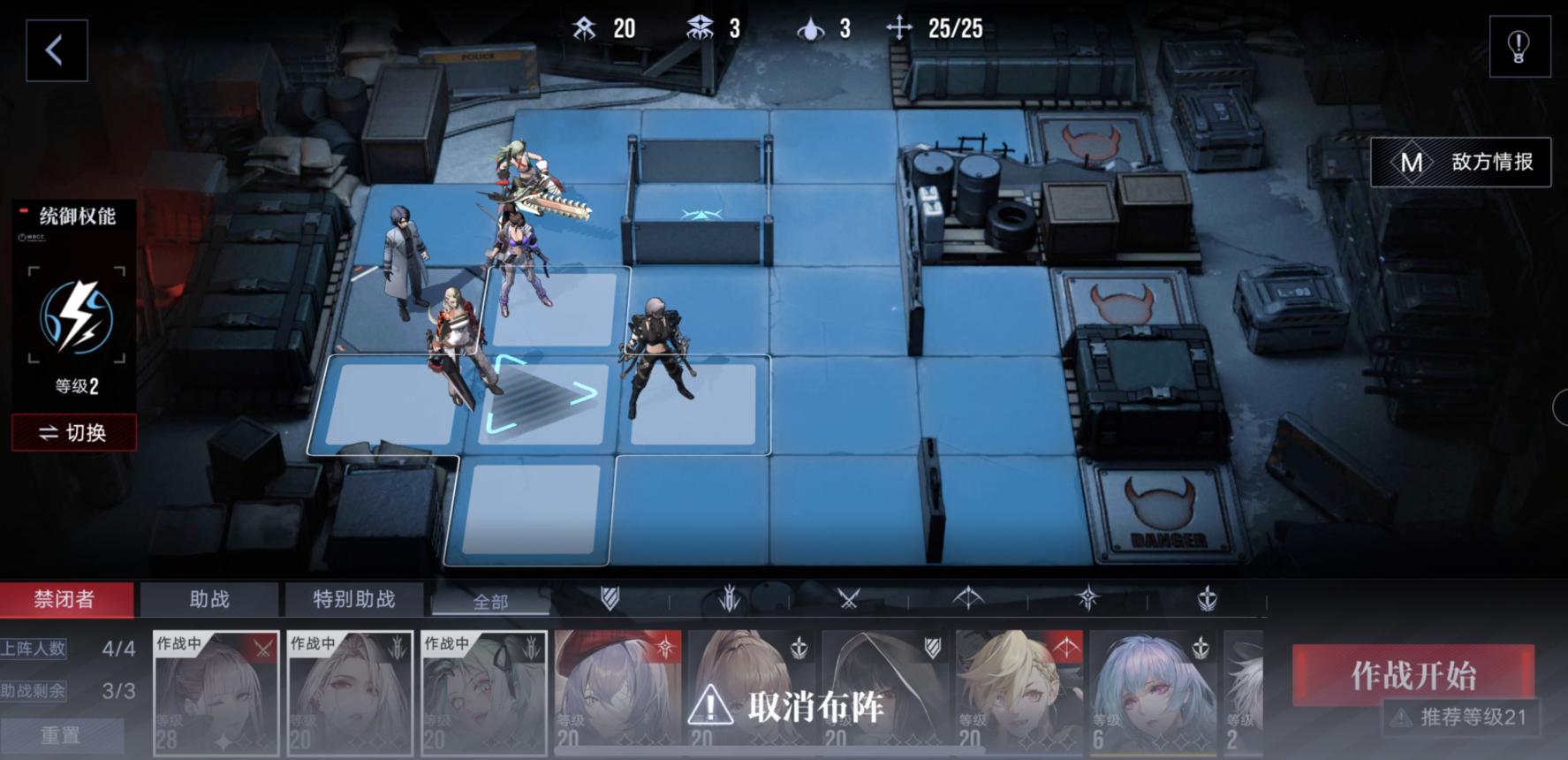Select the 特别助战 tab
This screenshot has height=760, width=1568.
(353, 599)
